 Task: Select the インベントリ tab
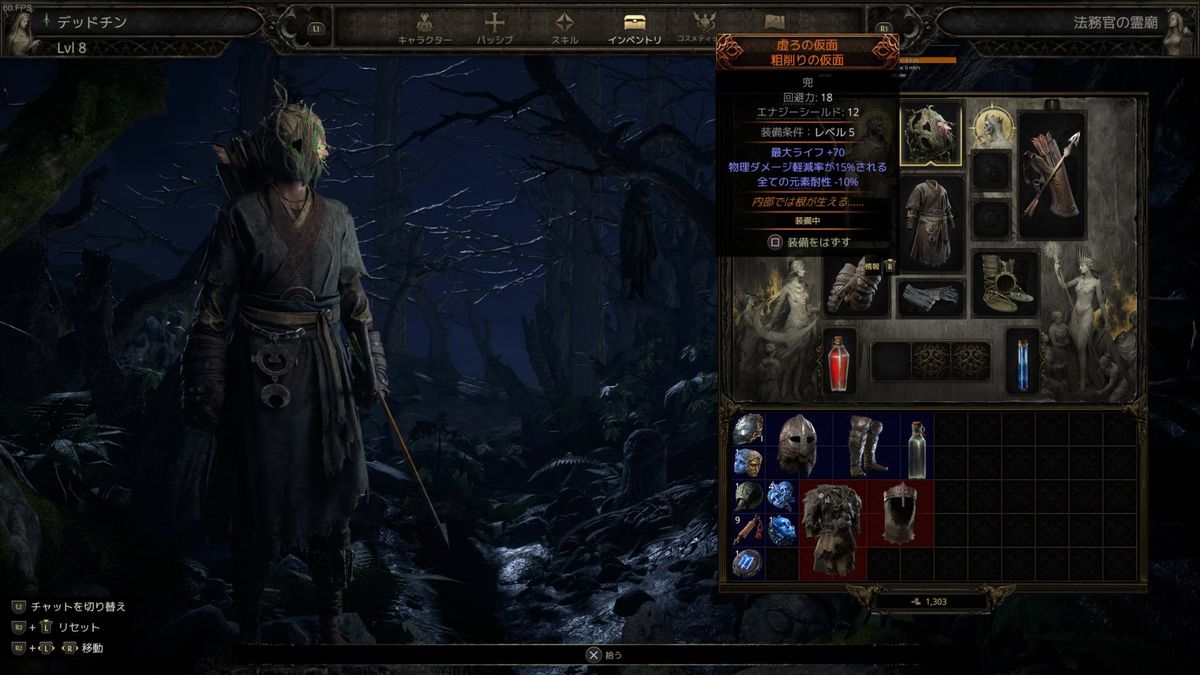[634, 28]
